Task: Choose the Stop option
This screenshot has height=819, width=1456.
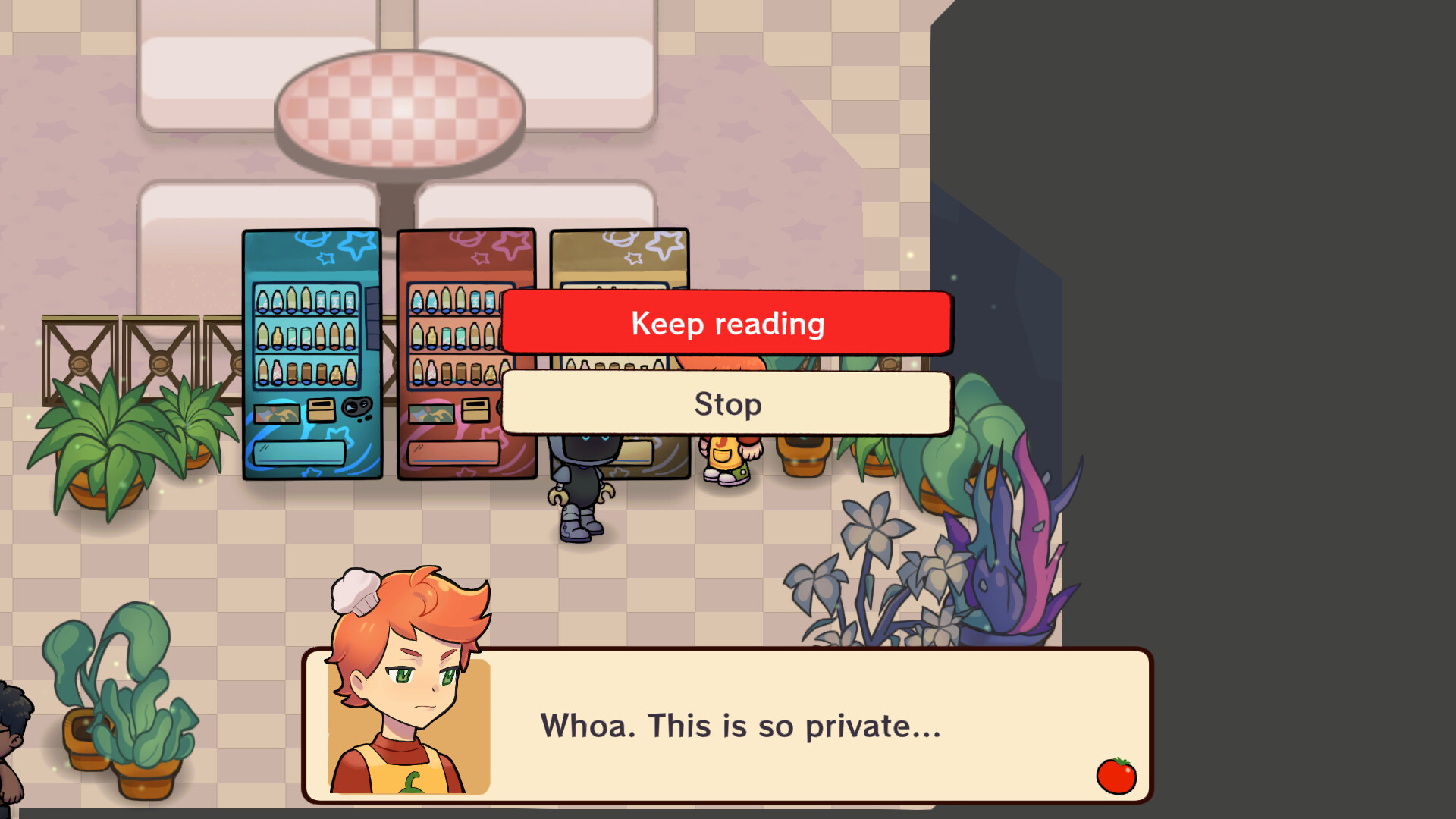Action: (x=726, y=404)
